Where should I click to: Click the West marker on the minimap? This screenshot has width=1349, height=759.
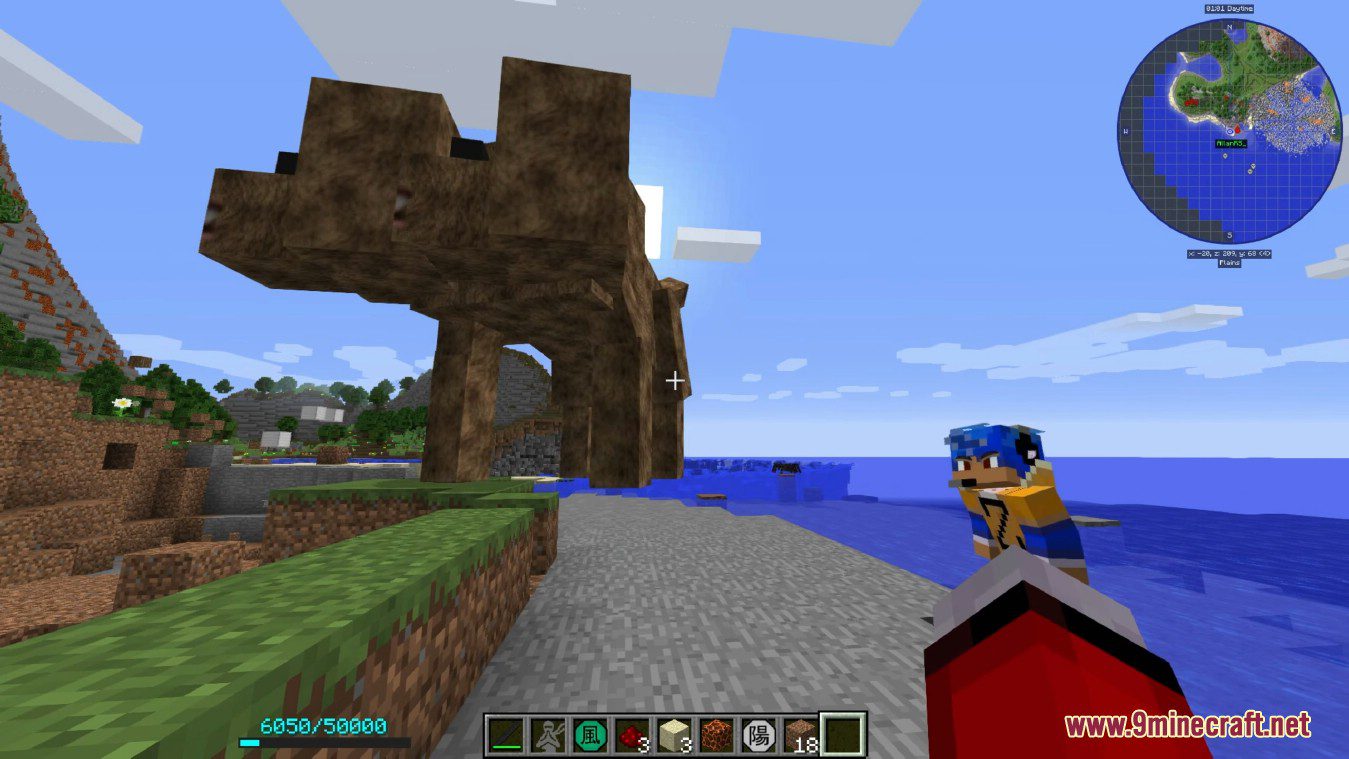point(1125,131)
